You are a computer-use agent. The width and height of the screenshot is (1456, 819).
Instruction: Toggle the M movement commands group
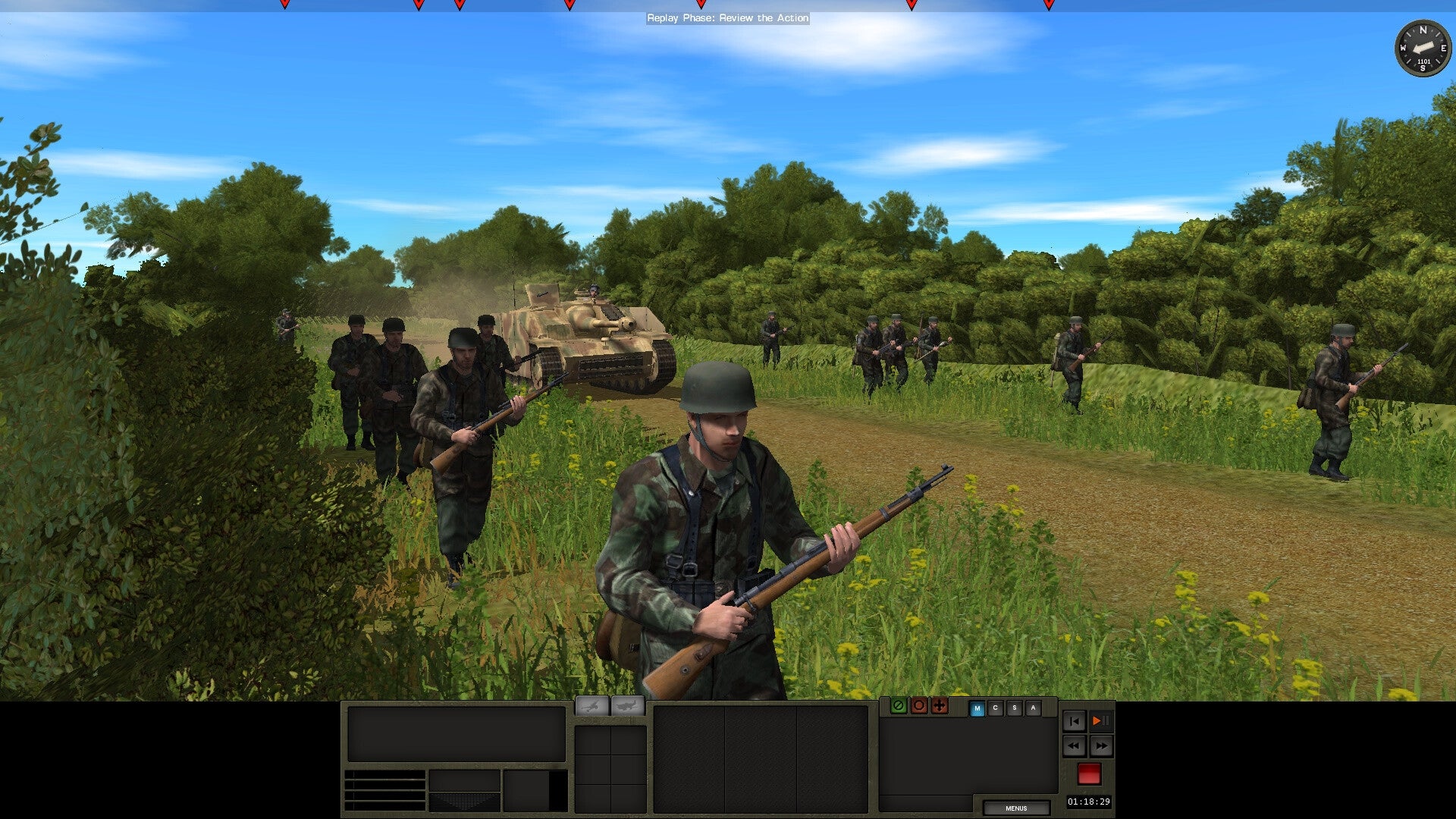click(977, 708)
